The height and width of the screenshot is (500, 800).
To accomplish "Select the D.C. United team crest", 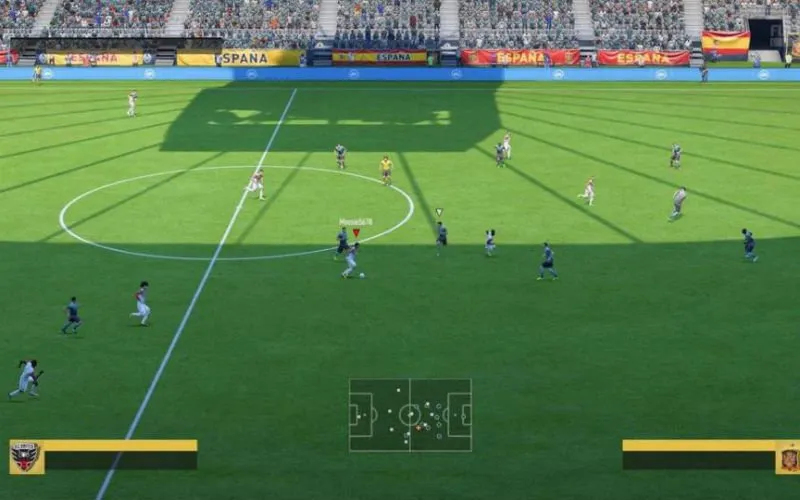I will (26, 457).
